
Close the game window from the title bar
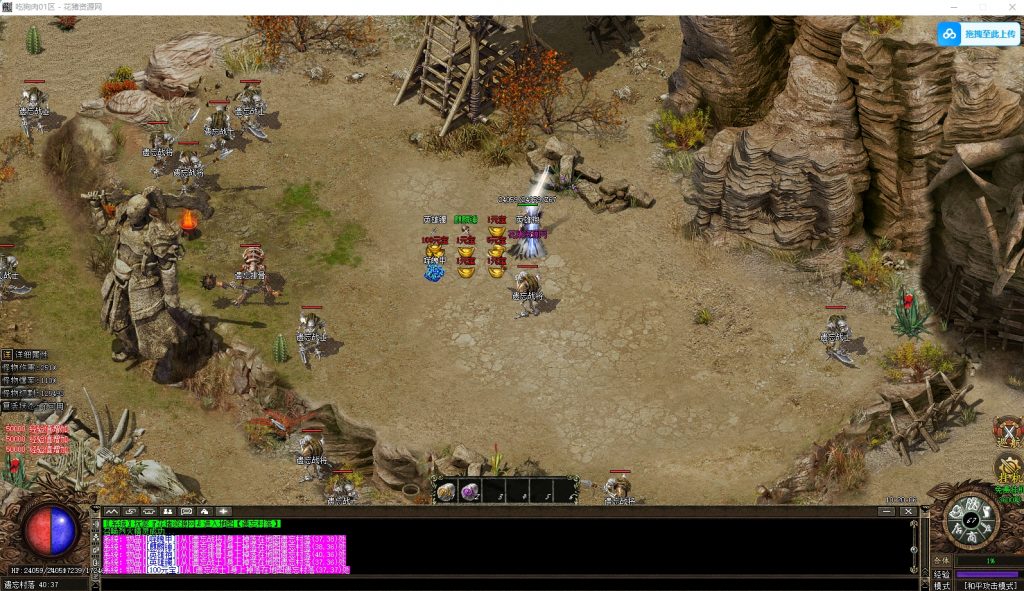point(1007,7)
